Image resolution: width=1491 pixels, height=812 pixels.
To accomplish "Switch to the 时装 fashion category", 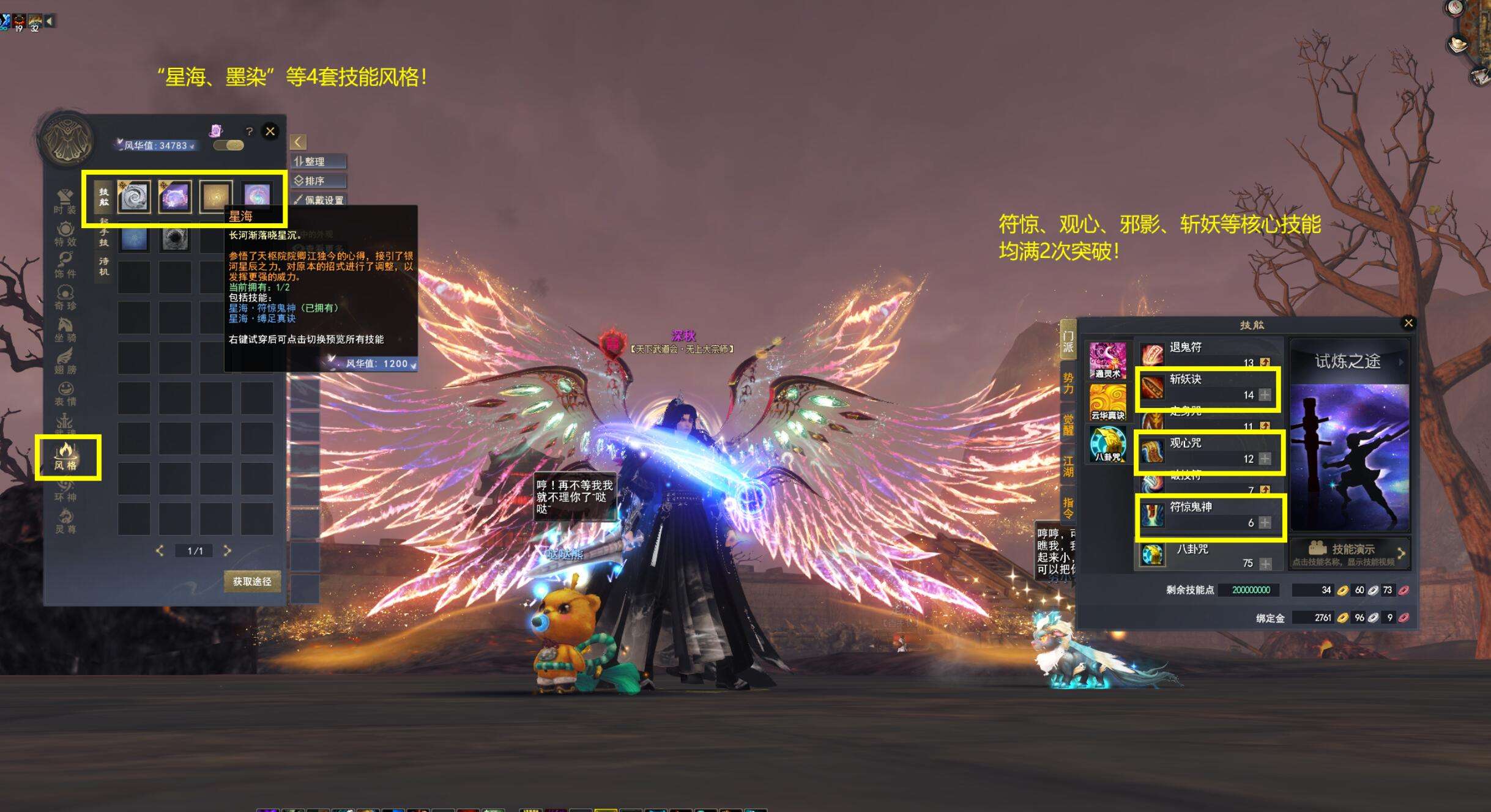I will [x=65, y=201].
